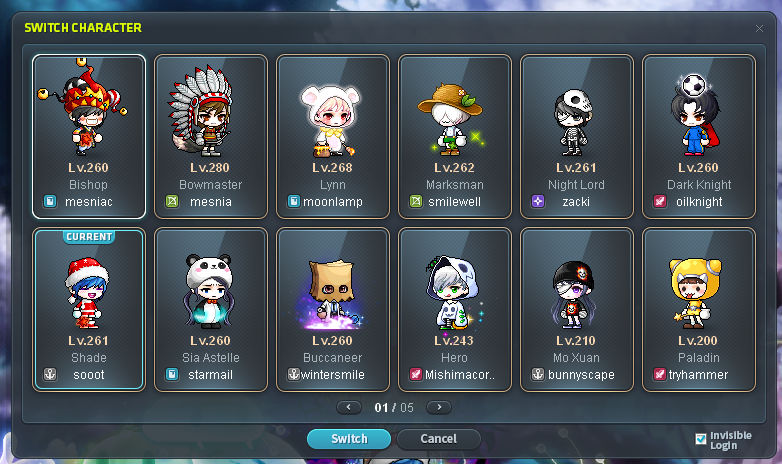Cancel the character switch
This screenshot has width=782, height=464.
438,439
